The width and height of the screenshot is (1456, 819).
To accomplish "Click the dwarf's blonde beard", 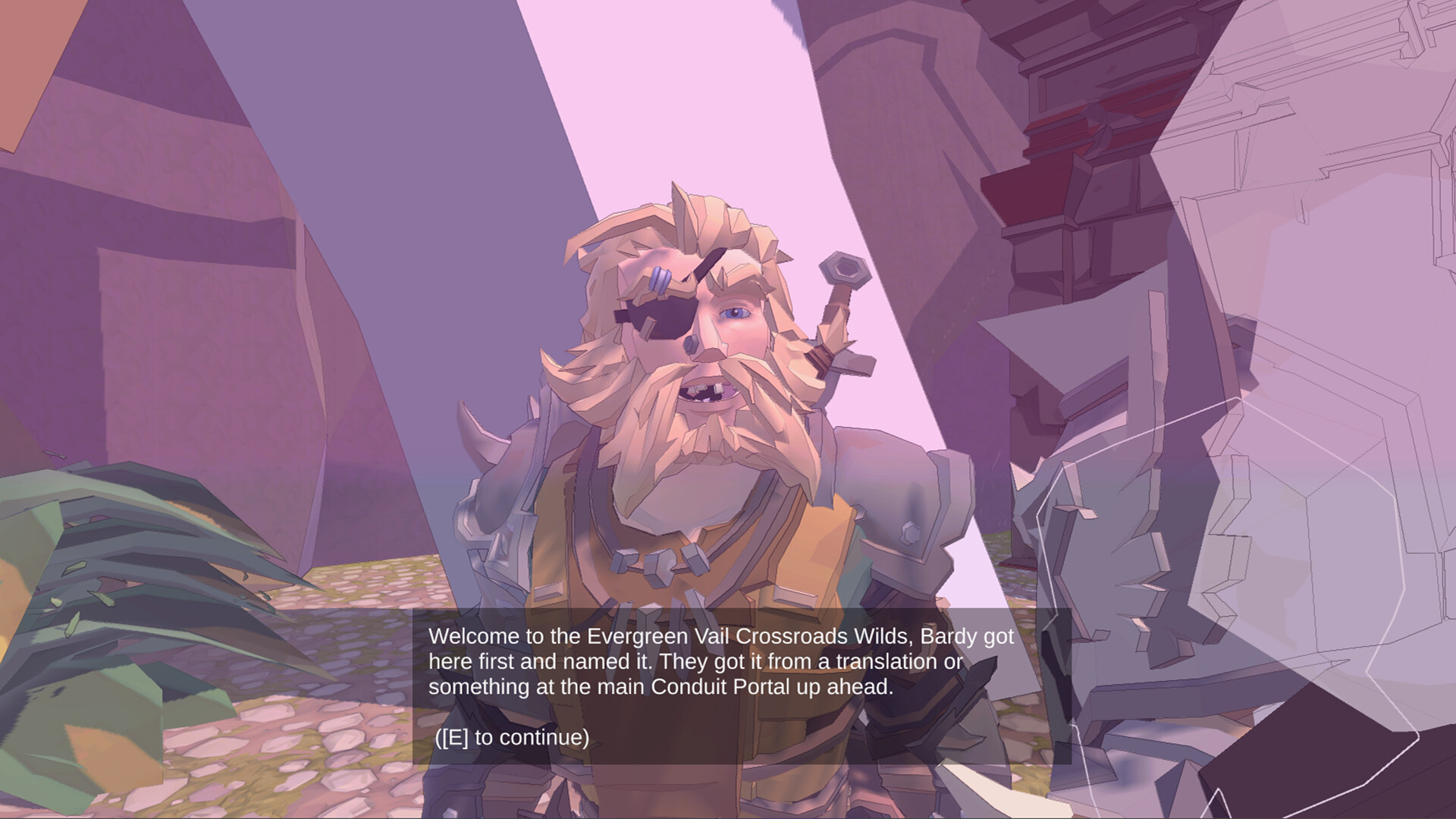I will coord(682,470).
